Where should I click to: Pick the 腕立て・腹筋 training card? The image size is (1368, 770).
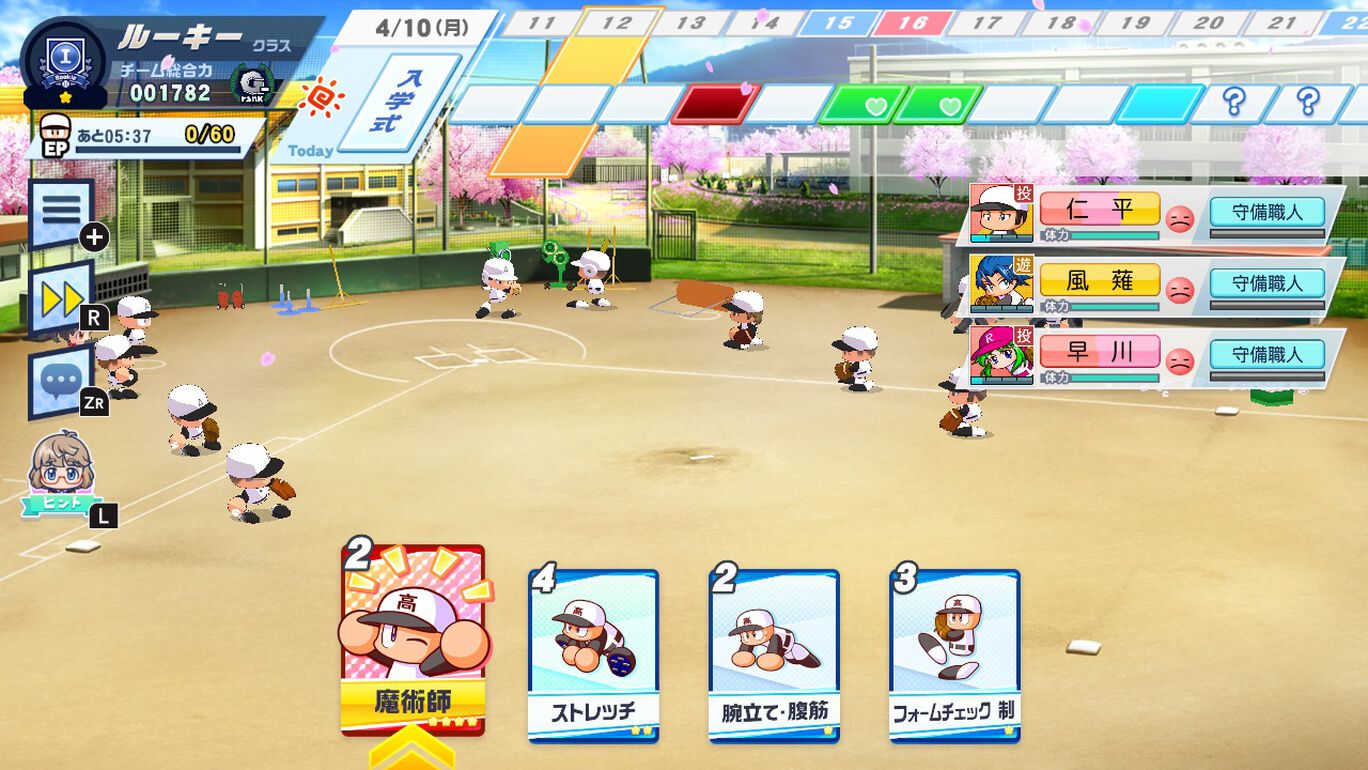pos(773,655)
